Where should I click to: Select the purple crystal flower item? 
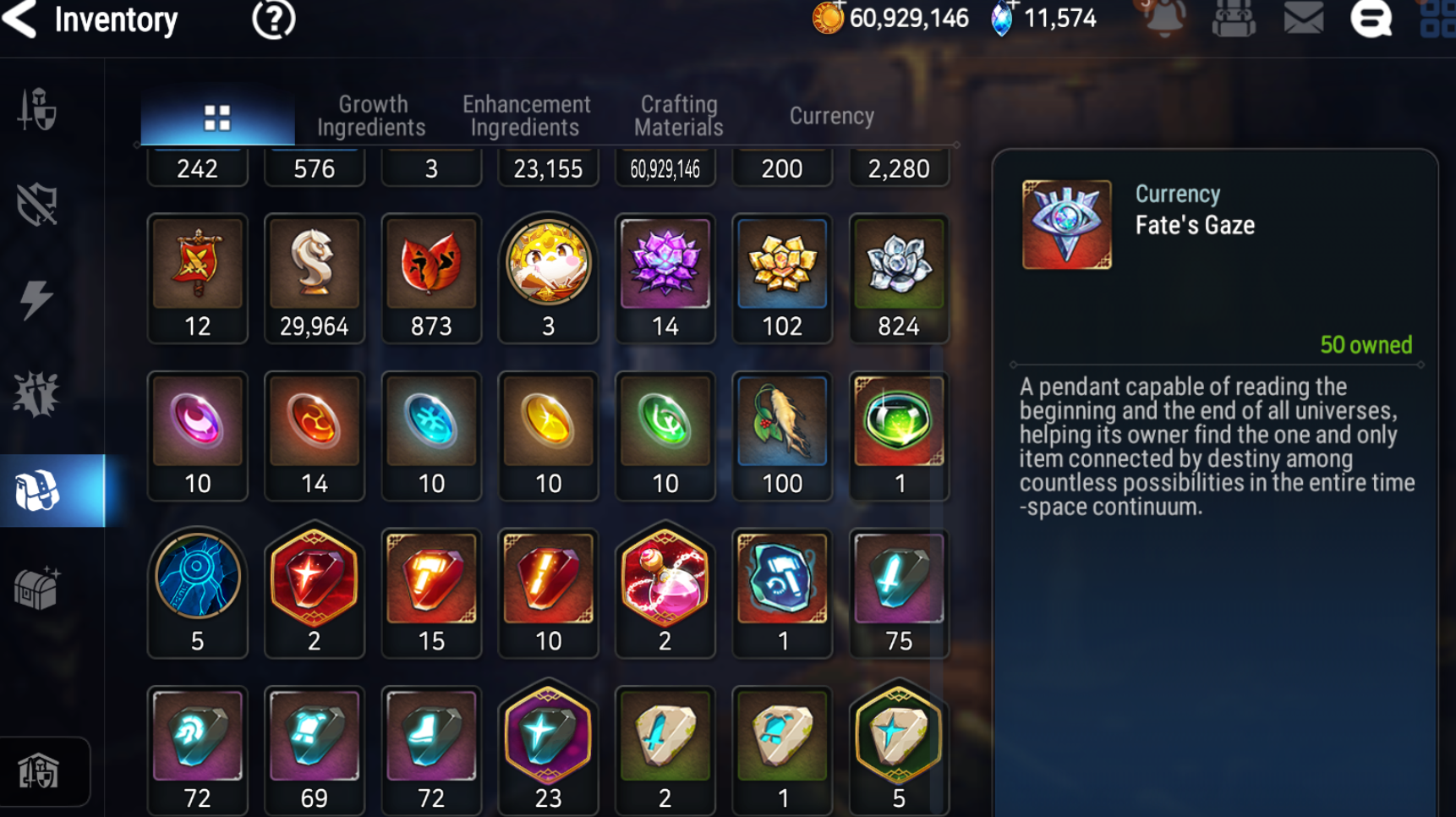pos(665,263)
